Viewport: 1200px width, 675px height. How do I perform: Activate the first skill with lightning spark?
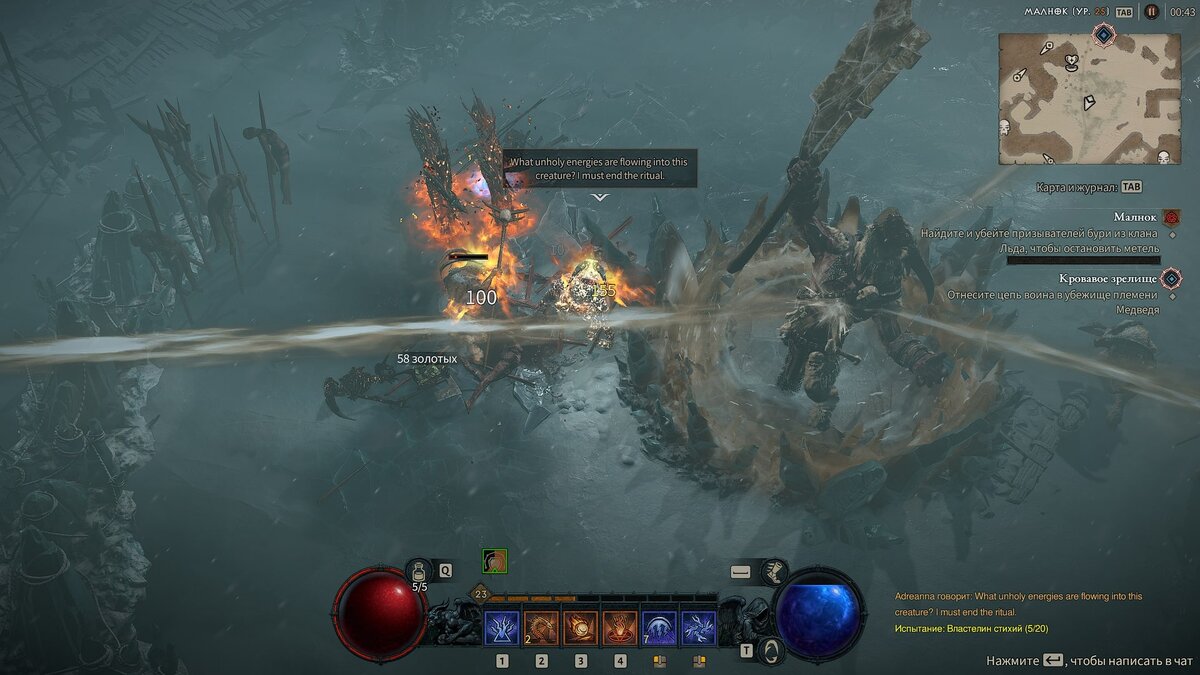coord(502,628)
